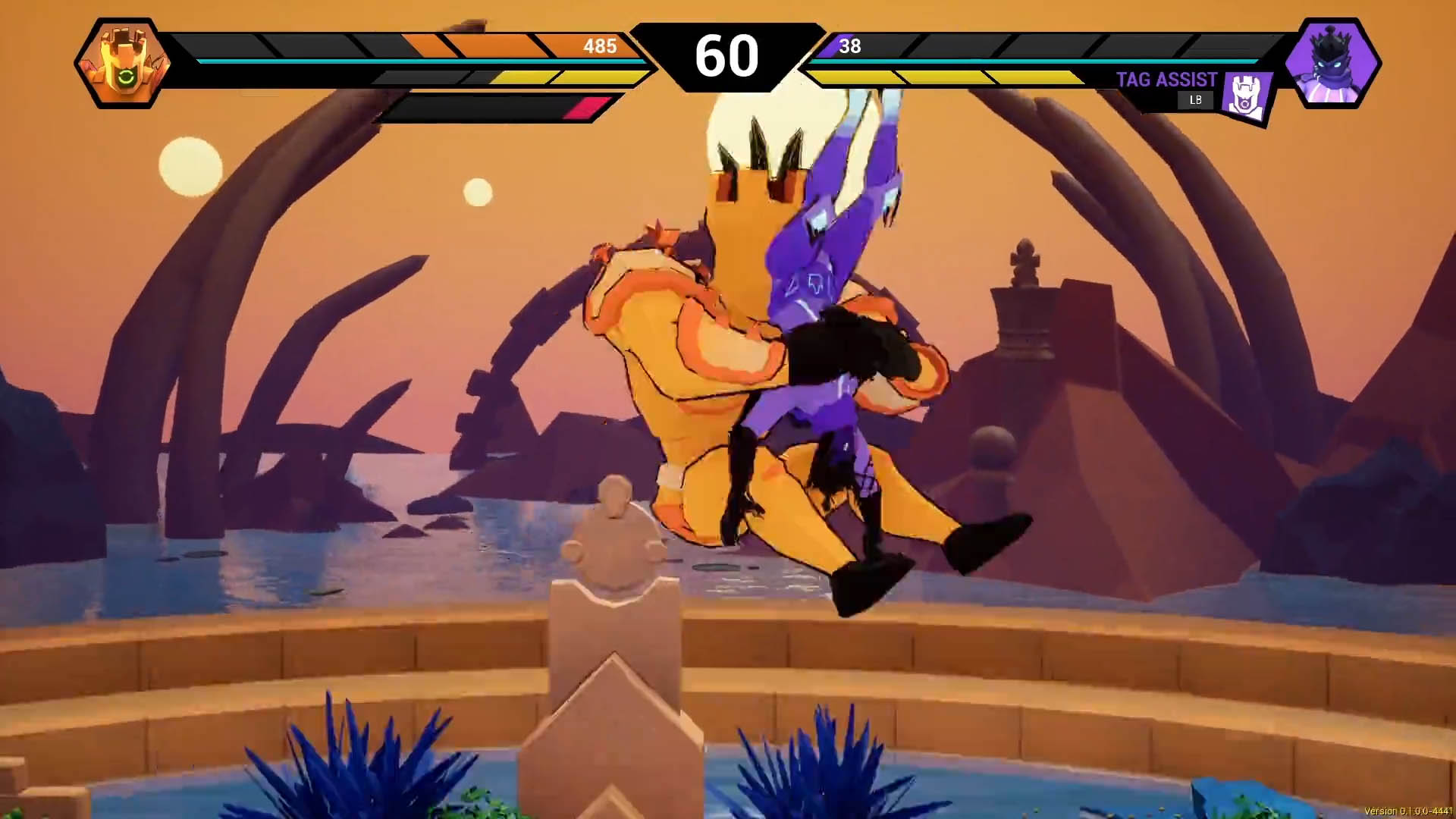Select the TAG ASSIST label
This screenshot has height=819, width=1456.
click(1166, 79)
